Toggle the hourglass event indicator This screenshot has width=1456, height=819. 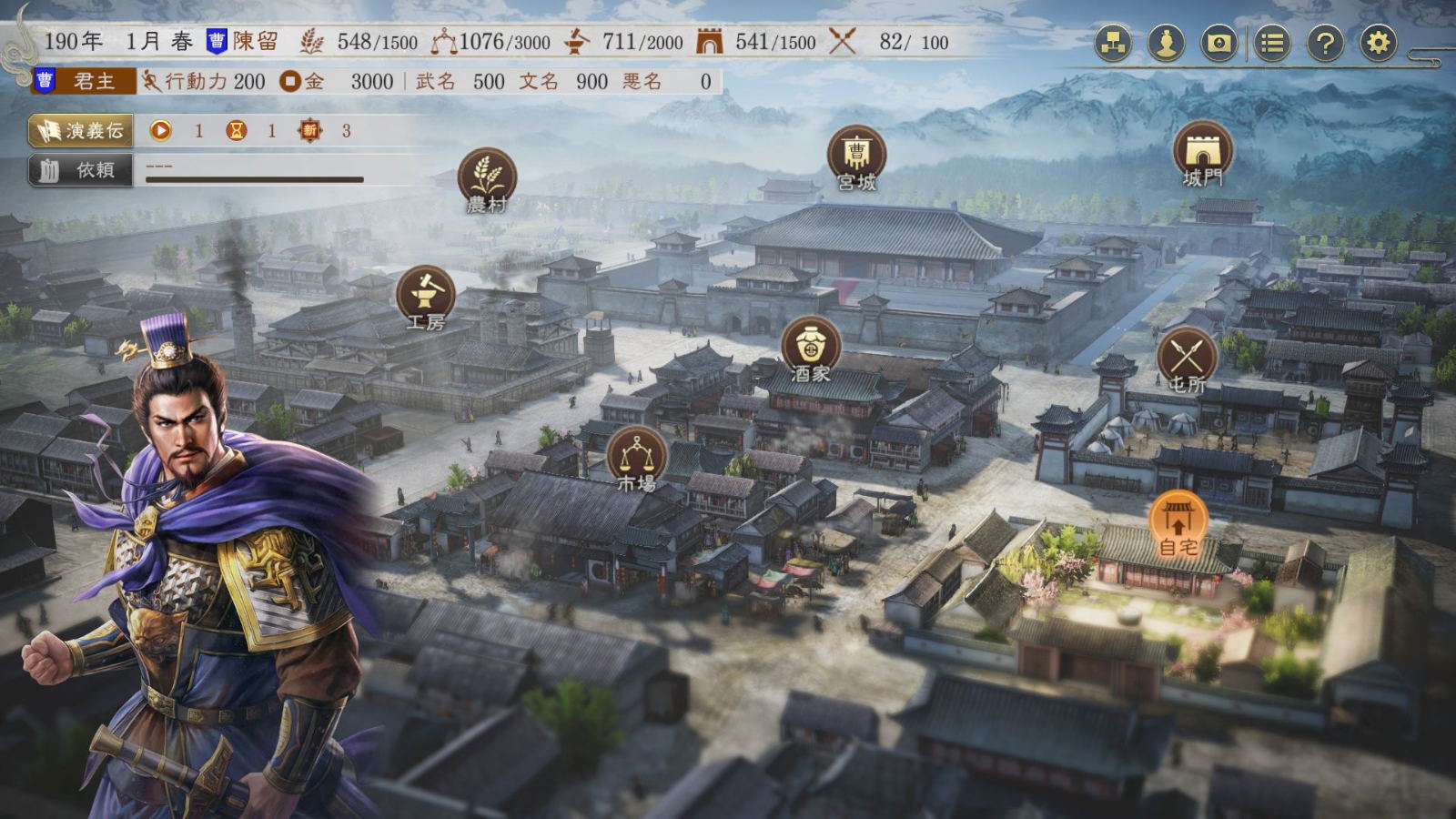tap(235, 131)
